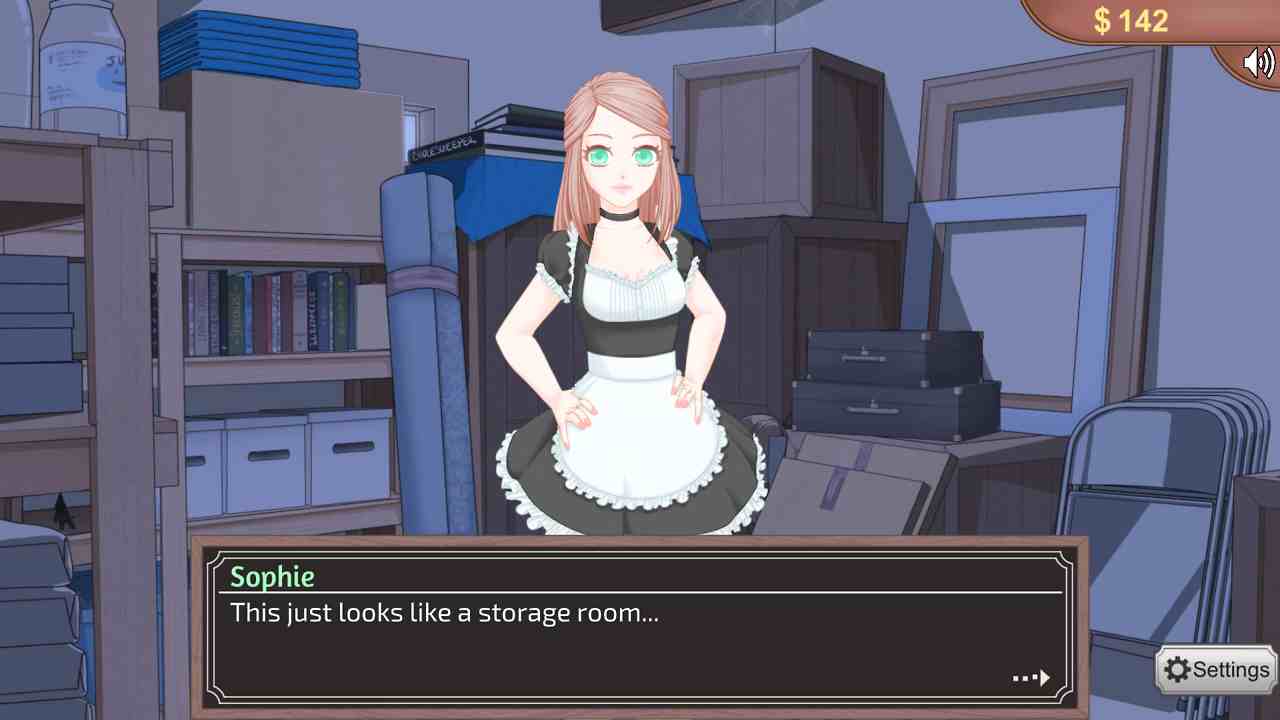Viewport: 1280px width, 720px height.
Task: Open the Settings menu
Action: [1217, 670]
